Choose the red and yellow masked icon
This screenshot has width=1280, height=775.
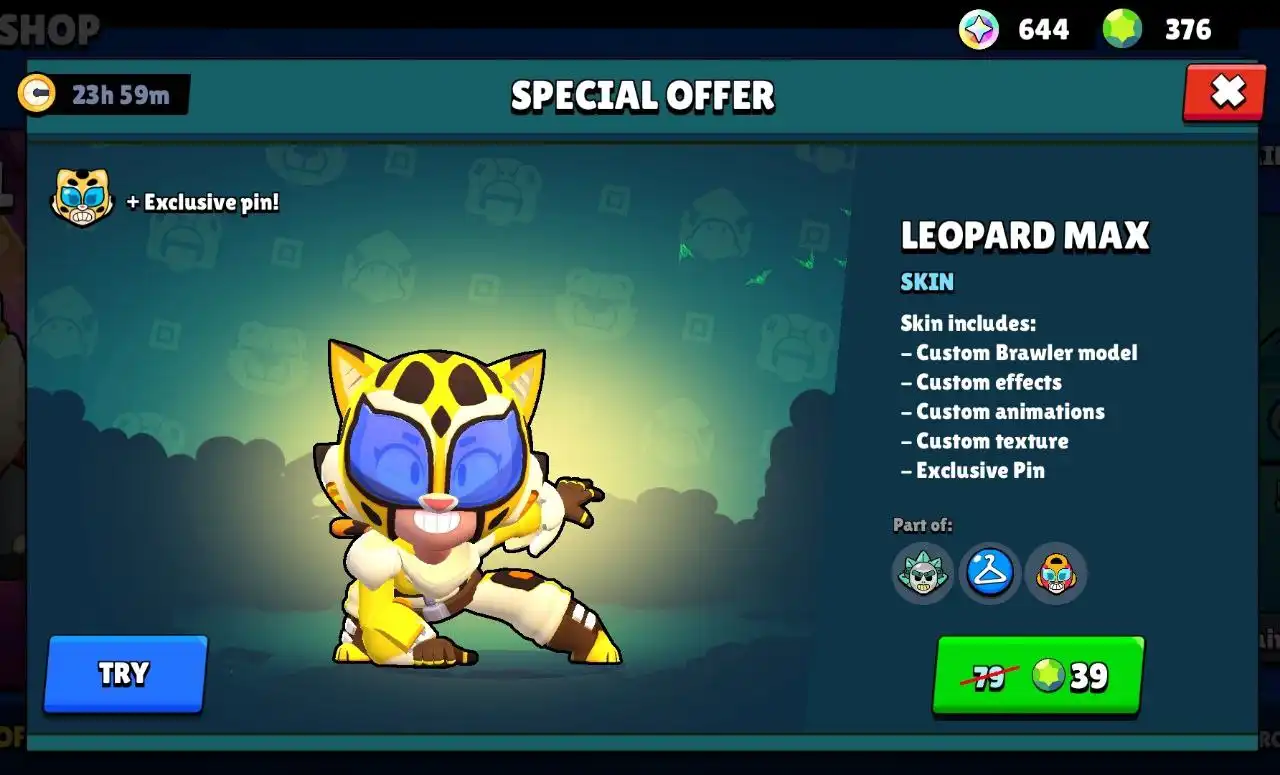(1056, 574)
